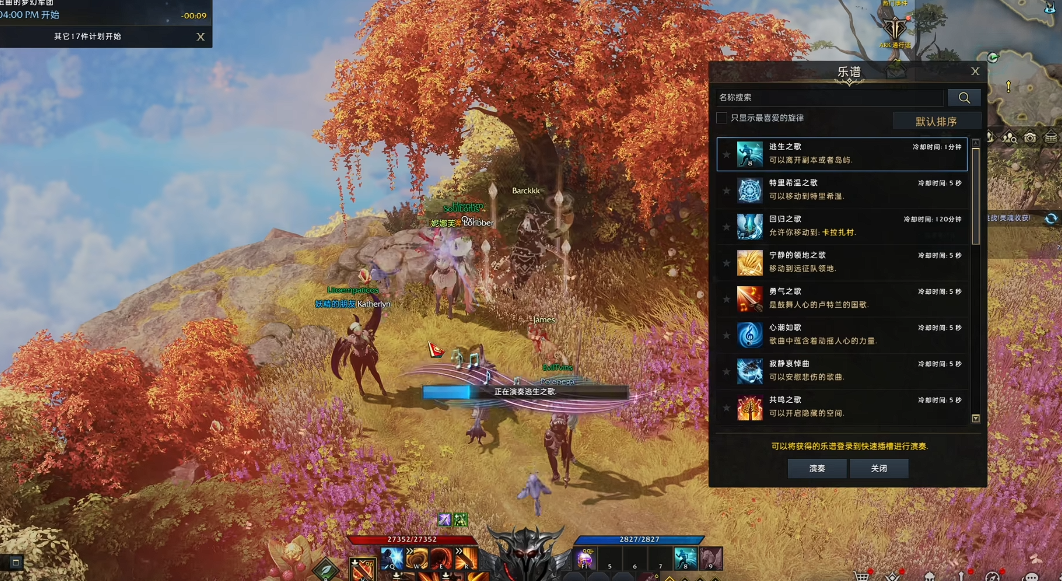Select the 勇气之歌 song row

click(x=841, y=298)
